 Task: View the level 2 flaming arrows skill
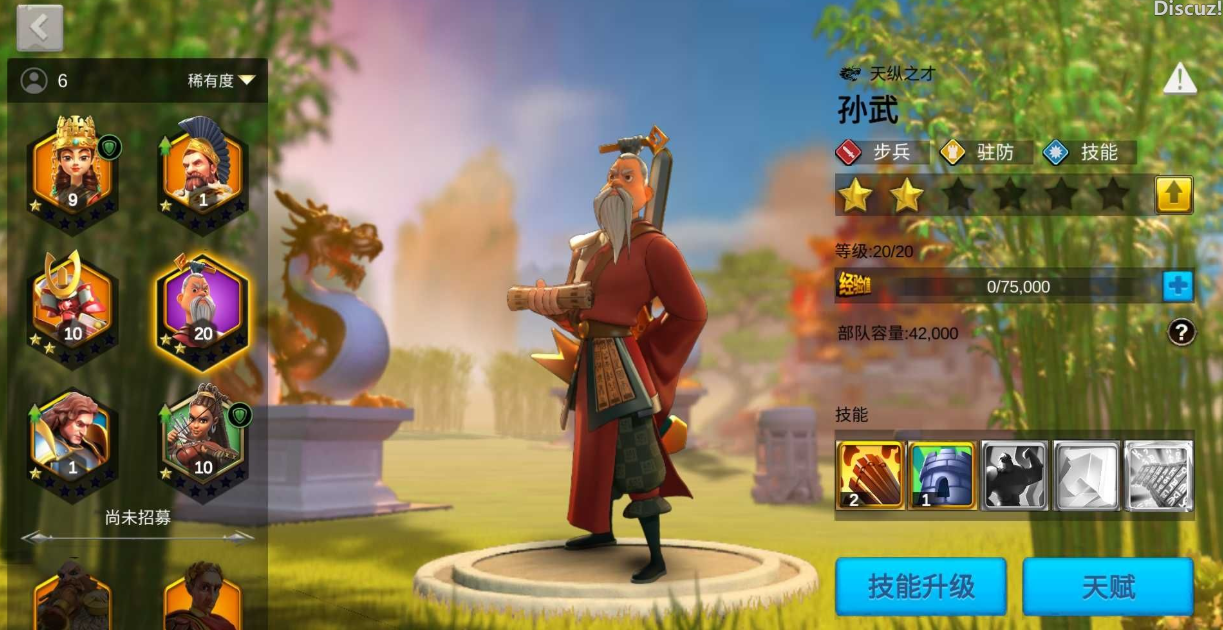pos(870,475)
